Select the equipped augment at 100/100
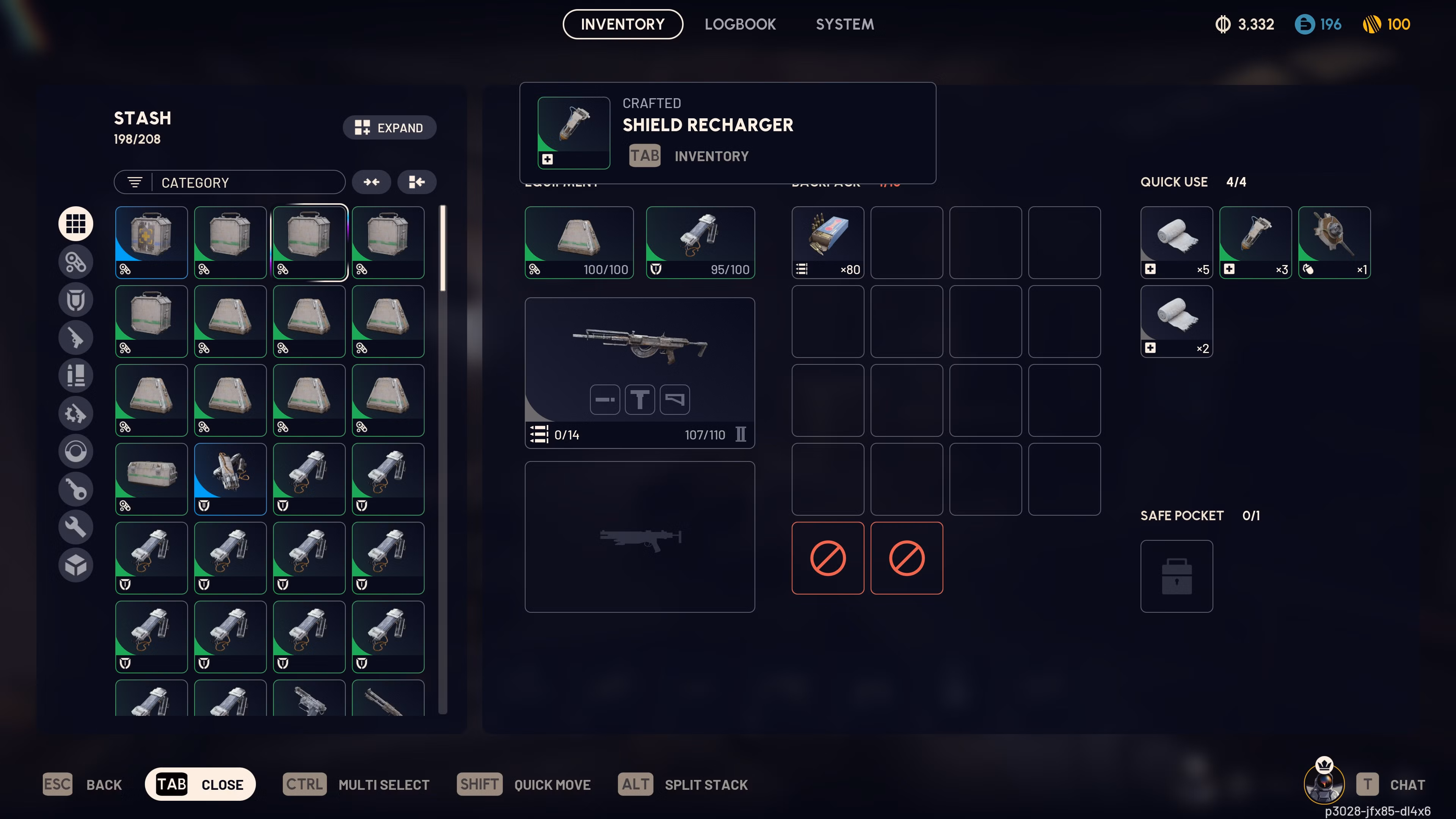 pyautogui.click(x=579, y=243)
